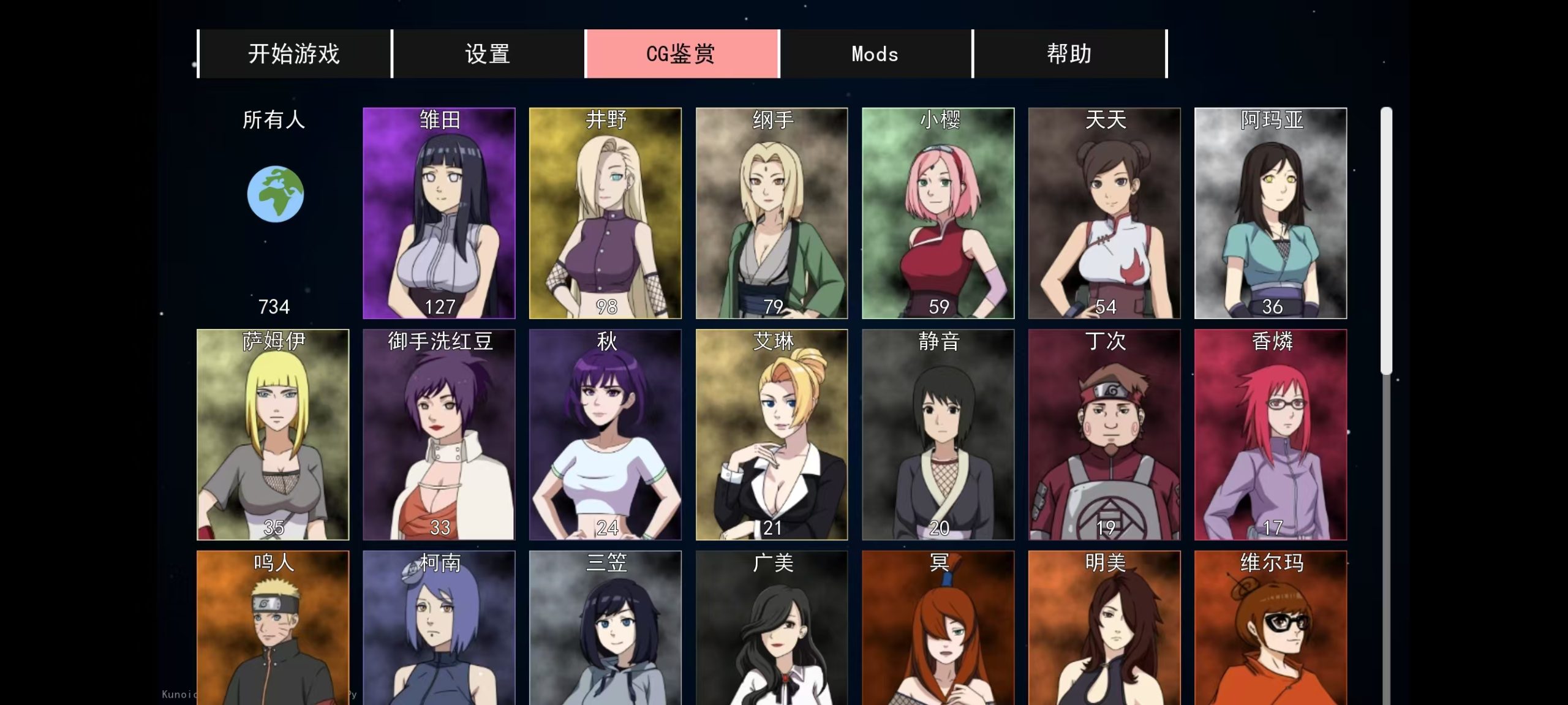The height and width of the screenshot is (705, 1568).
Task: Choose the 香燐 character card
Action: pos(1271,435)
